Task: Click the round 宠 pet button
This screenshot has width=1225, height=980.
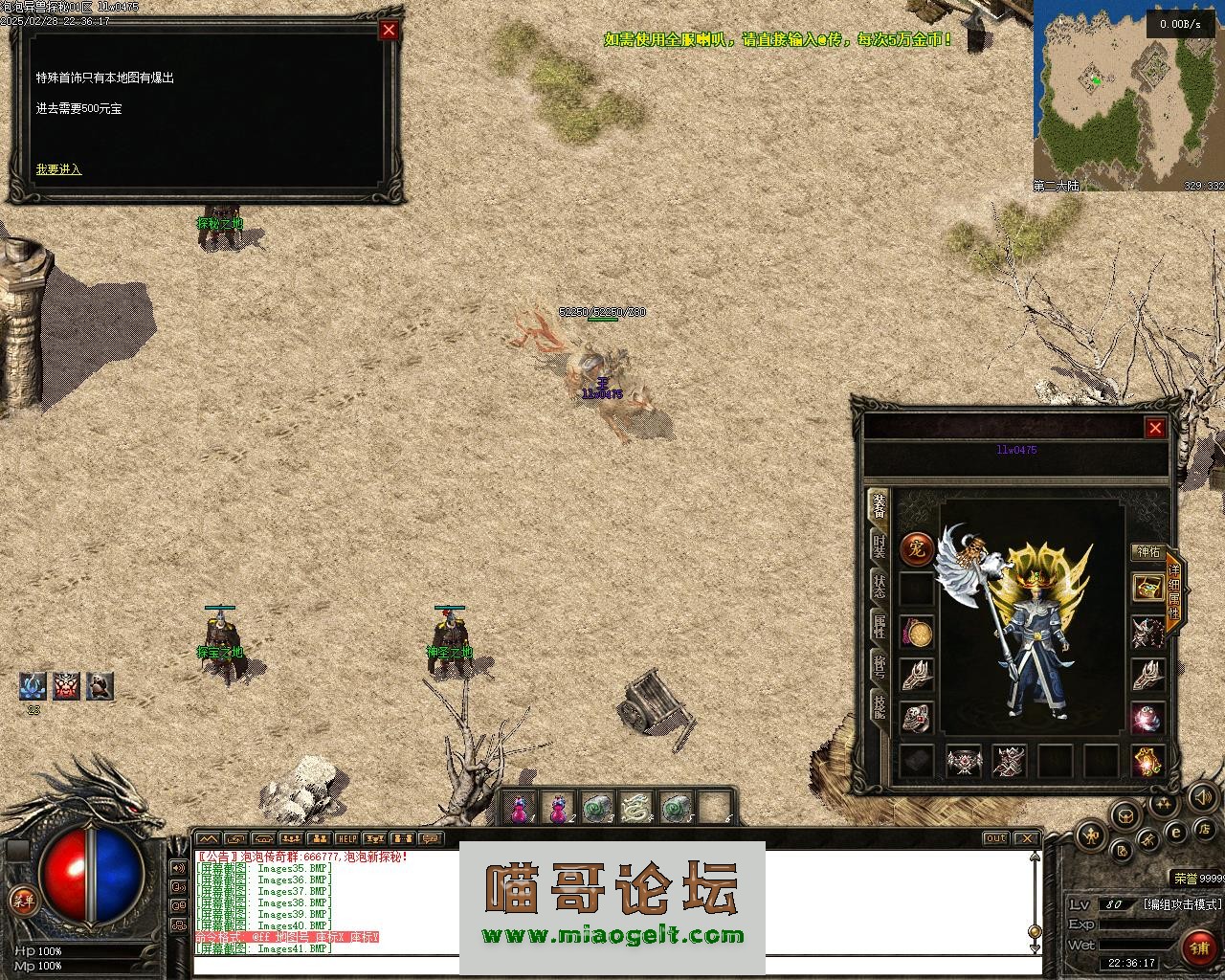Action: [x=917, y=549]
